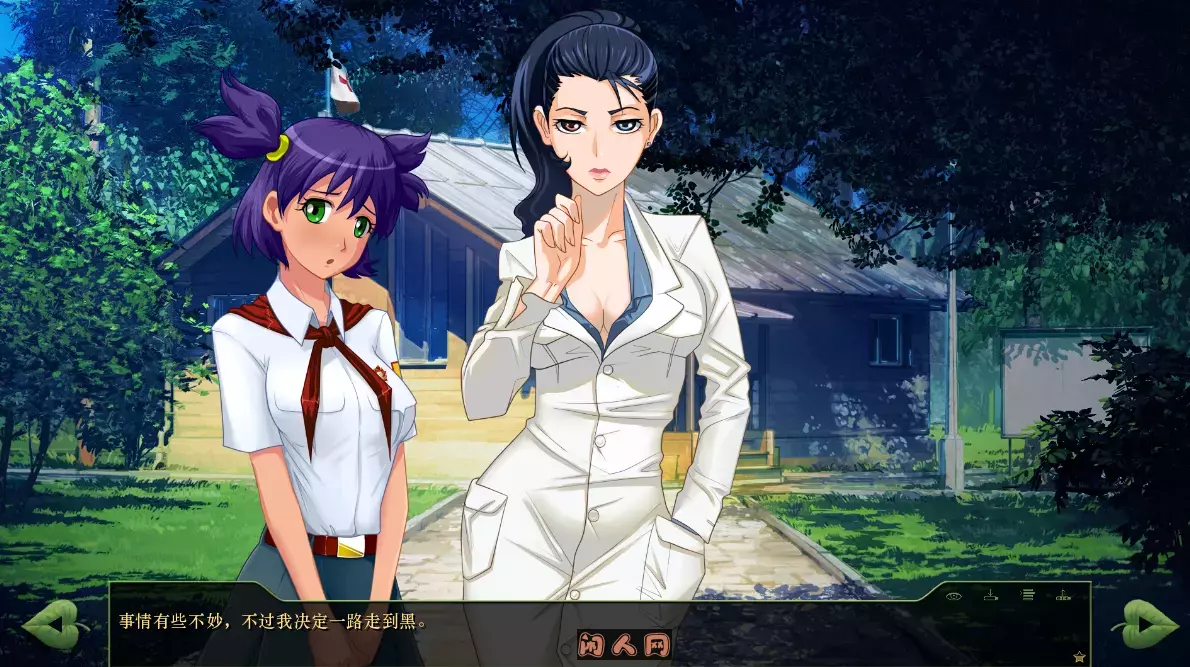Go back with the left leaf arrow
Viewport: 1190px width, 667px height.
[56, 625]
